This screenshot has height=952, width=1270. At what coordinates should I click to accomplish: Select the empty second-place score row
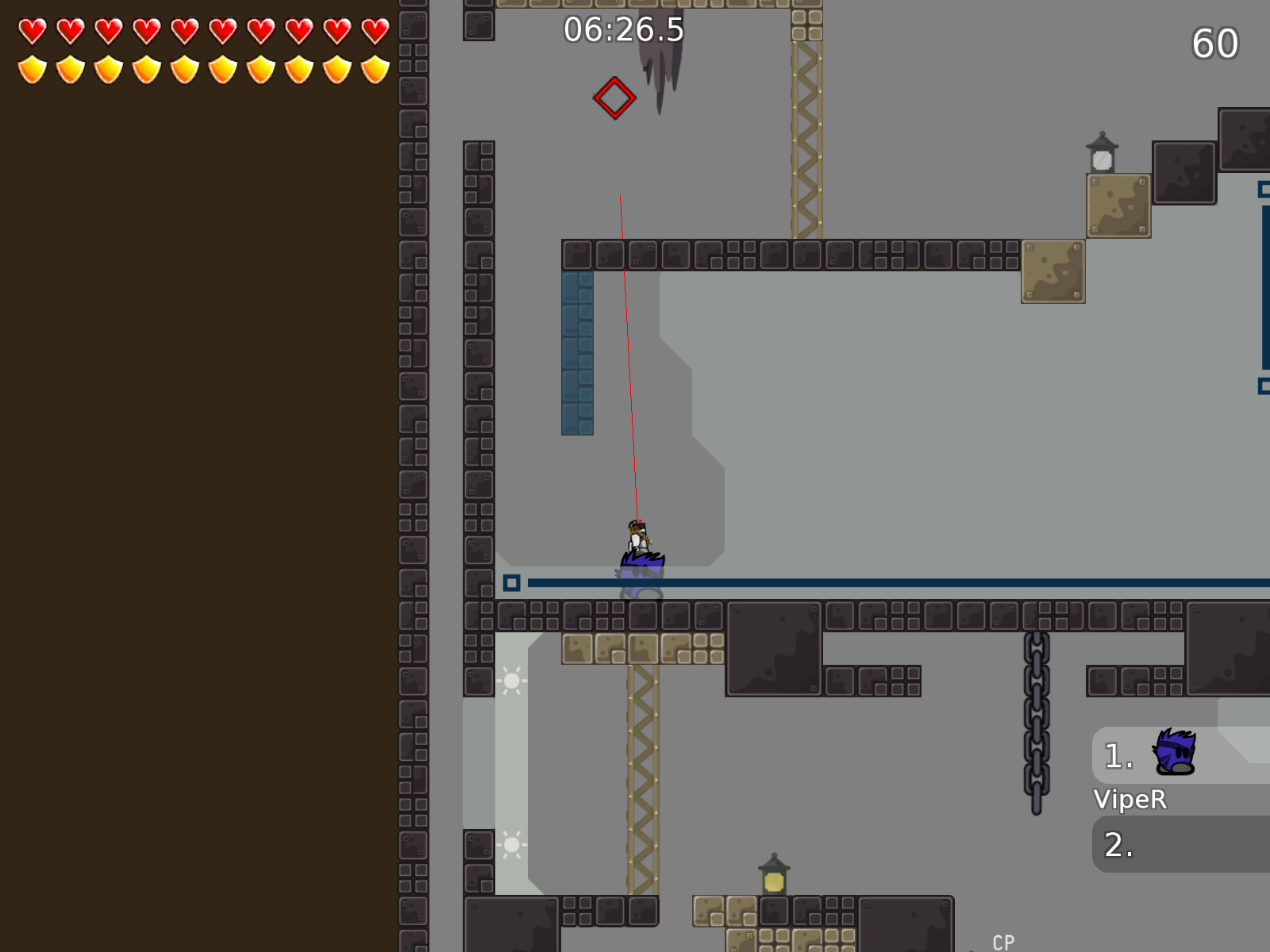click(1180, 844)
